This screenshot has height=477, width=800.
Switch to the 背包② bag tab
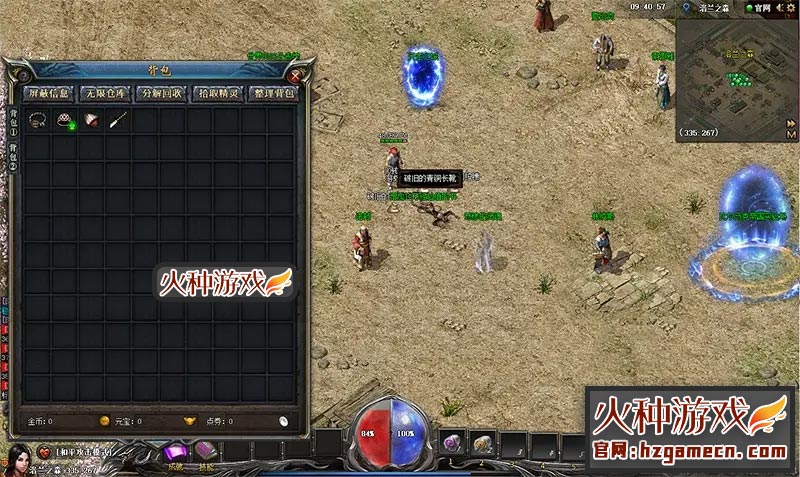(14, 155)
